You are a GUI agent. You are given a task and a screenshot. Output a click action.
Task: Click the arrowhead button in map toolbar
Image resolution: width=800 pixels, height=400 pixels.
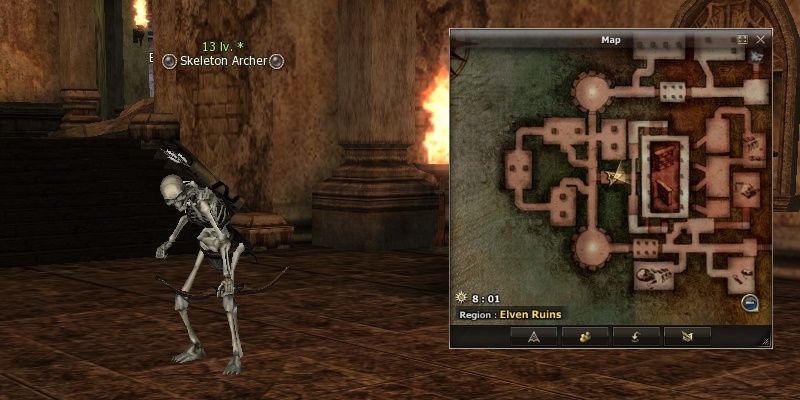[533, 335]
